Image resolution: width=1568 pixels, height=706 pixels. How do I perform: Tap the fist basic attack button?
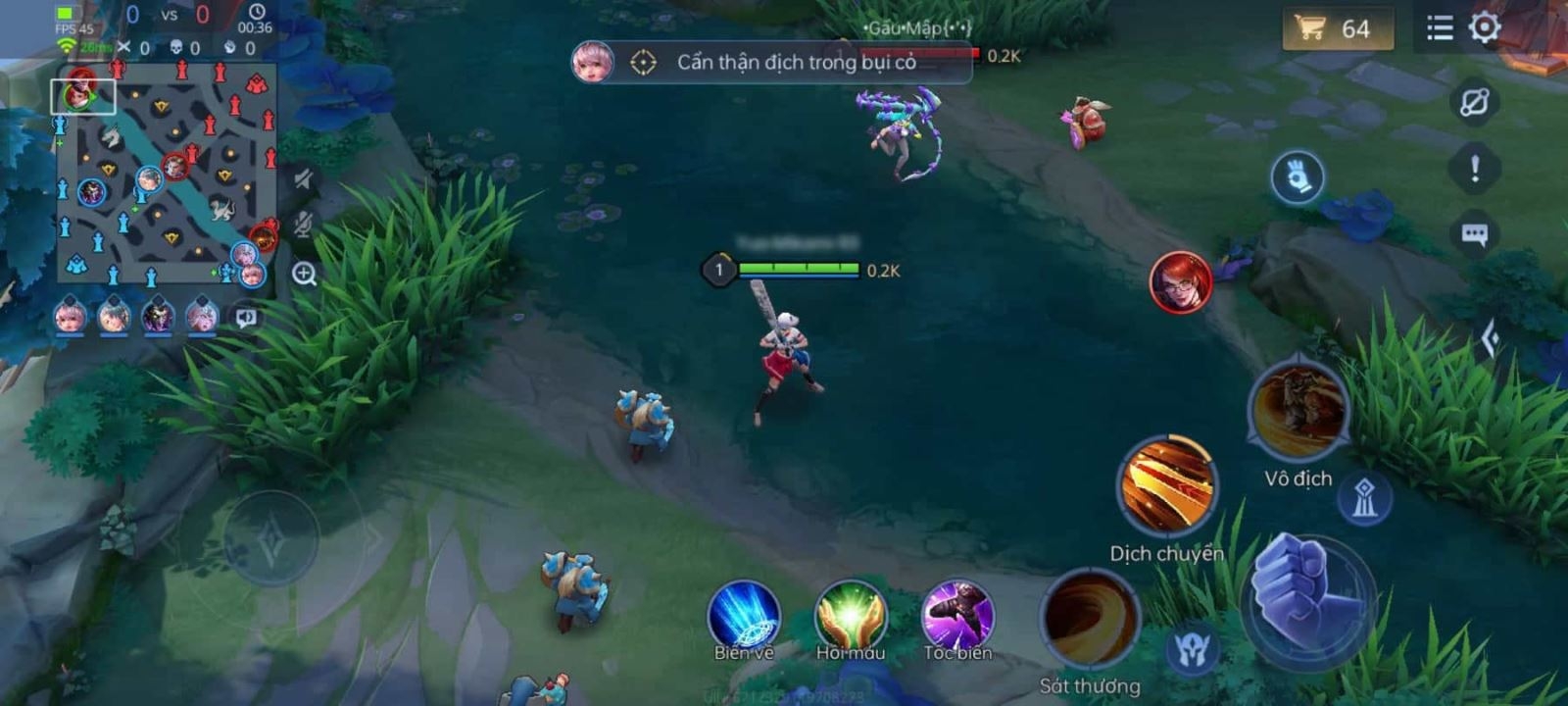pos(1307,598)
